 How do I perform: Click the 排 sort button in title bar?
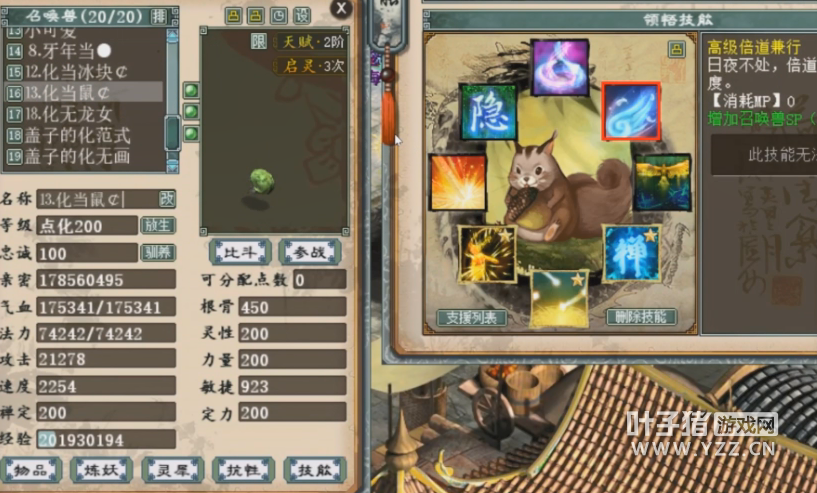[x=158, y=16]
